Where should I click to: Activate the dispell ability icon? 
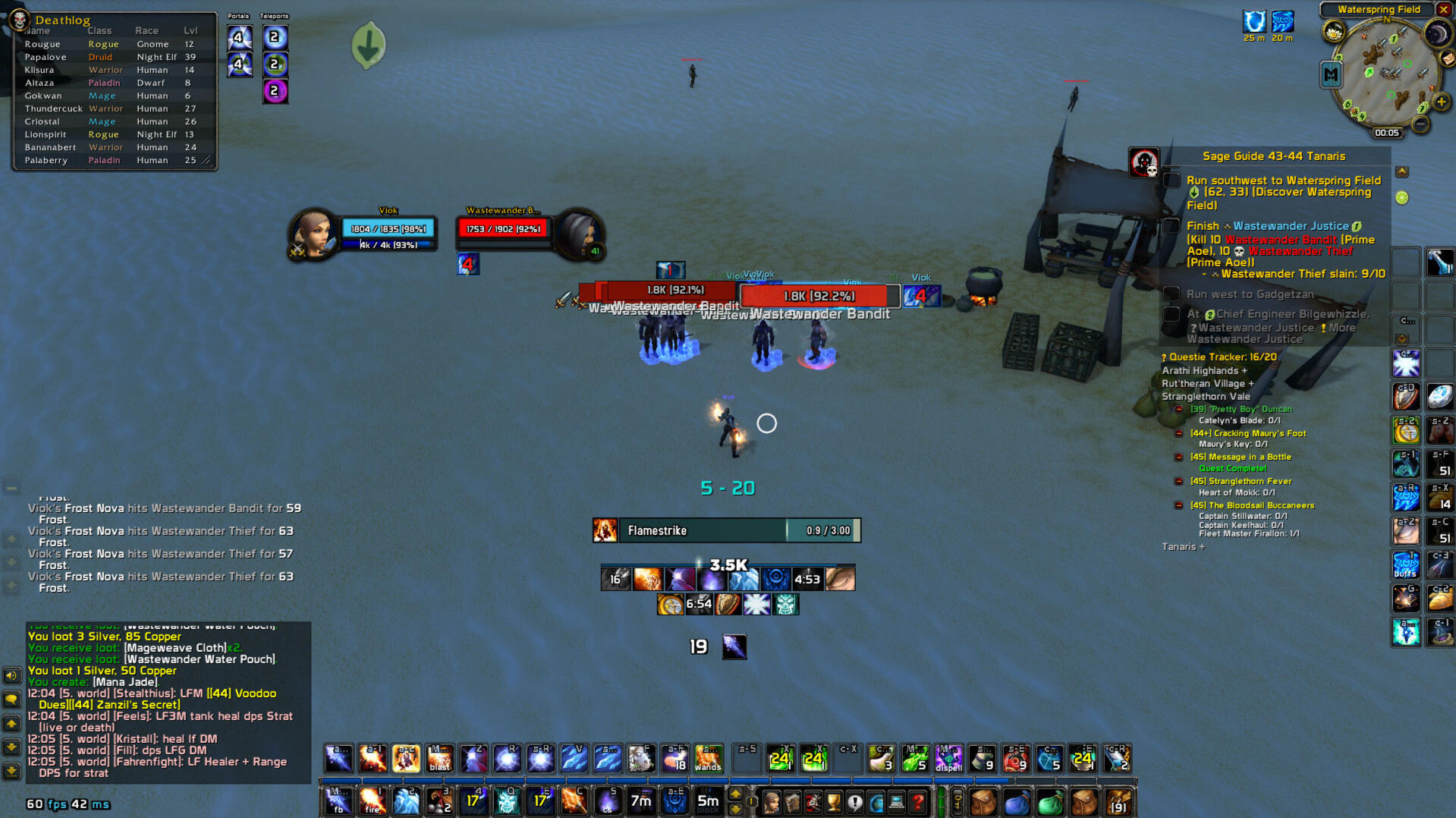pyautogui.click(x=948, y=758)
